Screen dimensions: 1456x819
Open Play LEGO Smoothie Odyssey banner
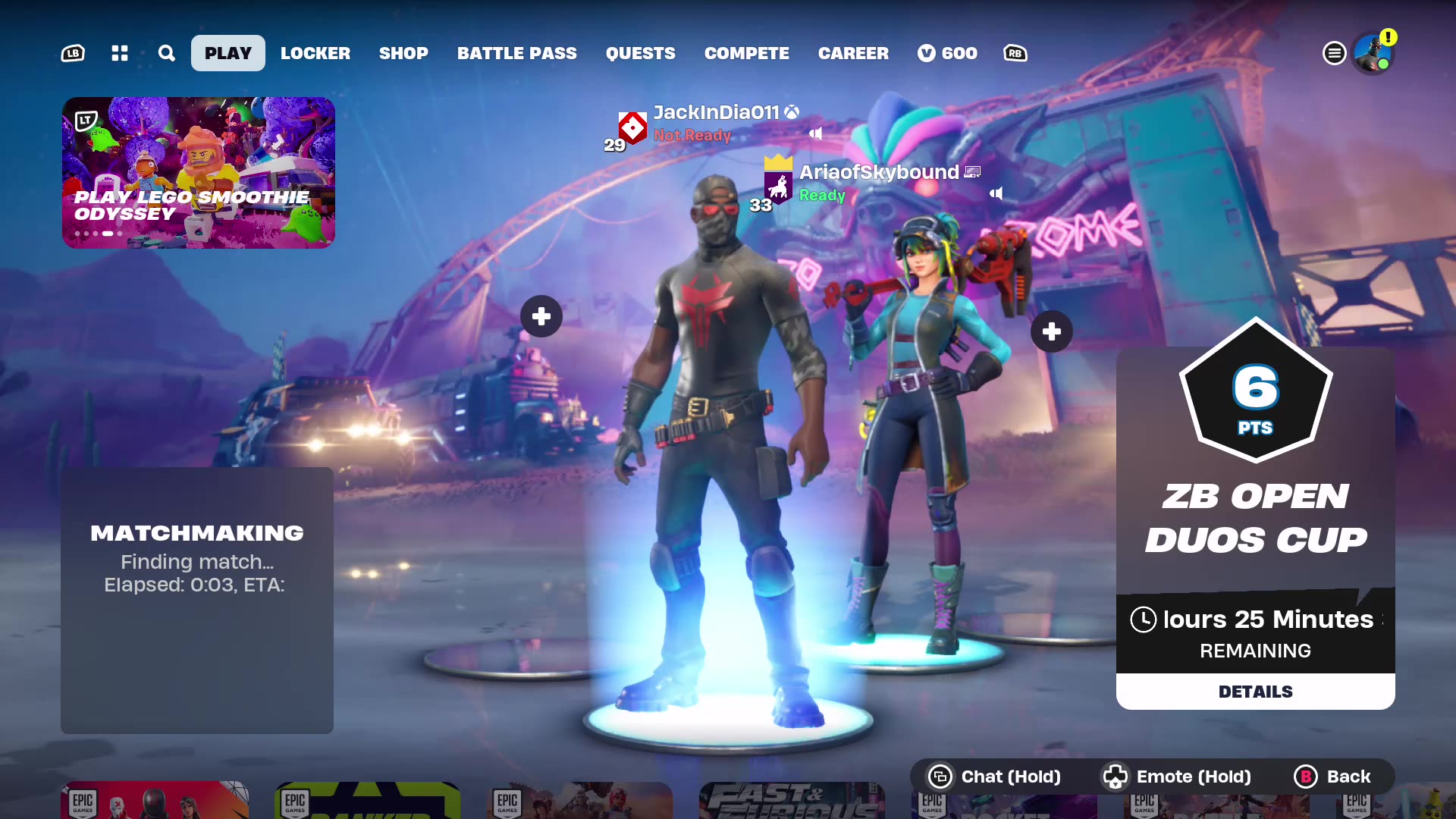(x=198, y=172)
